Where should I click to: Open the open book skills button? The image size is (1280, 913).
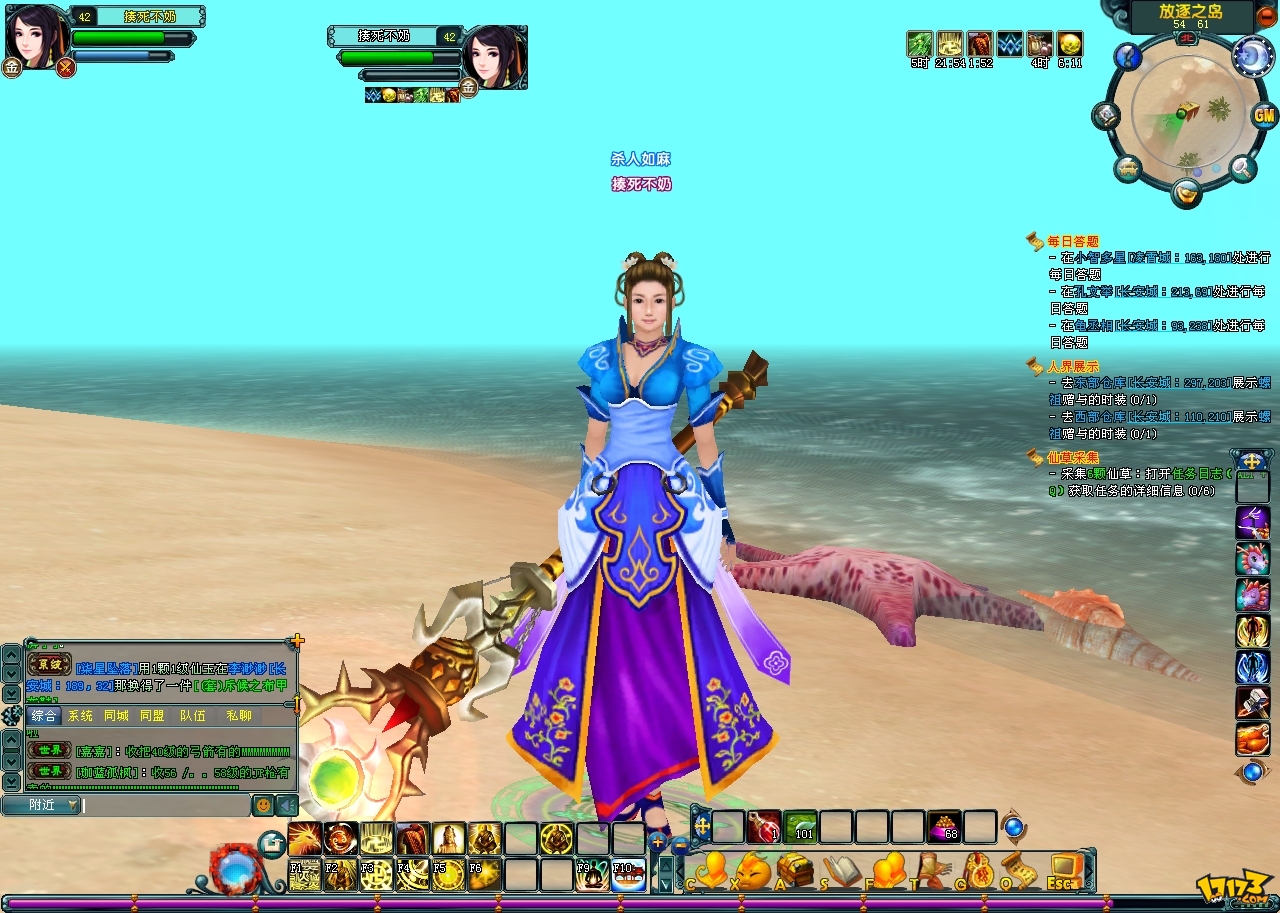[x=842, y=871]
